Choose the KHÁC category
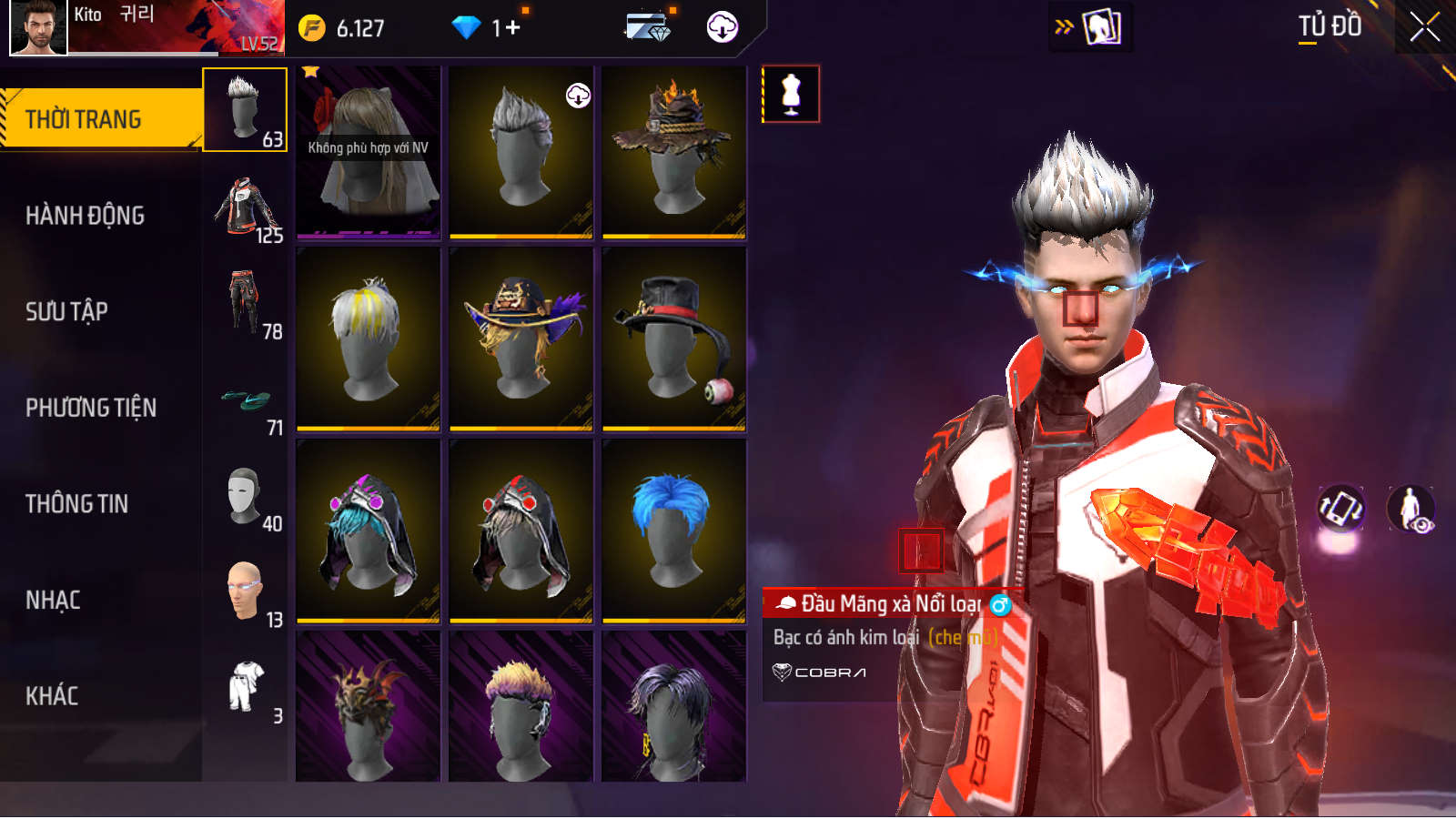 [52, 696]
